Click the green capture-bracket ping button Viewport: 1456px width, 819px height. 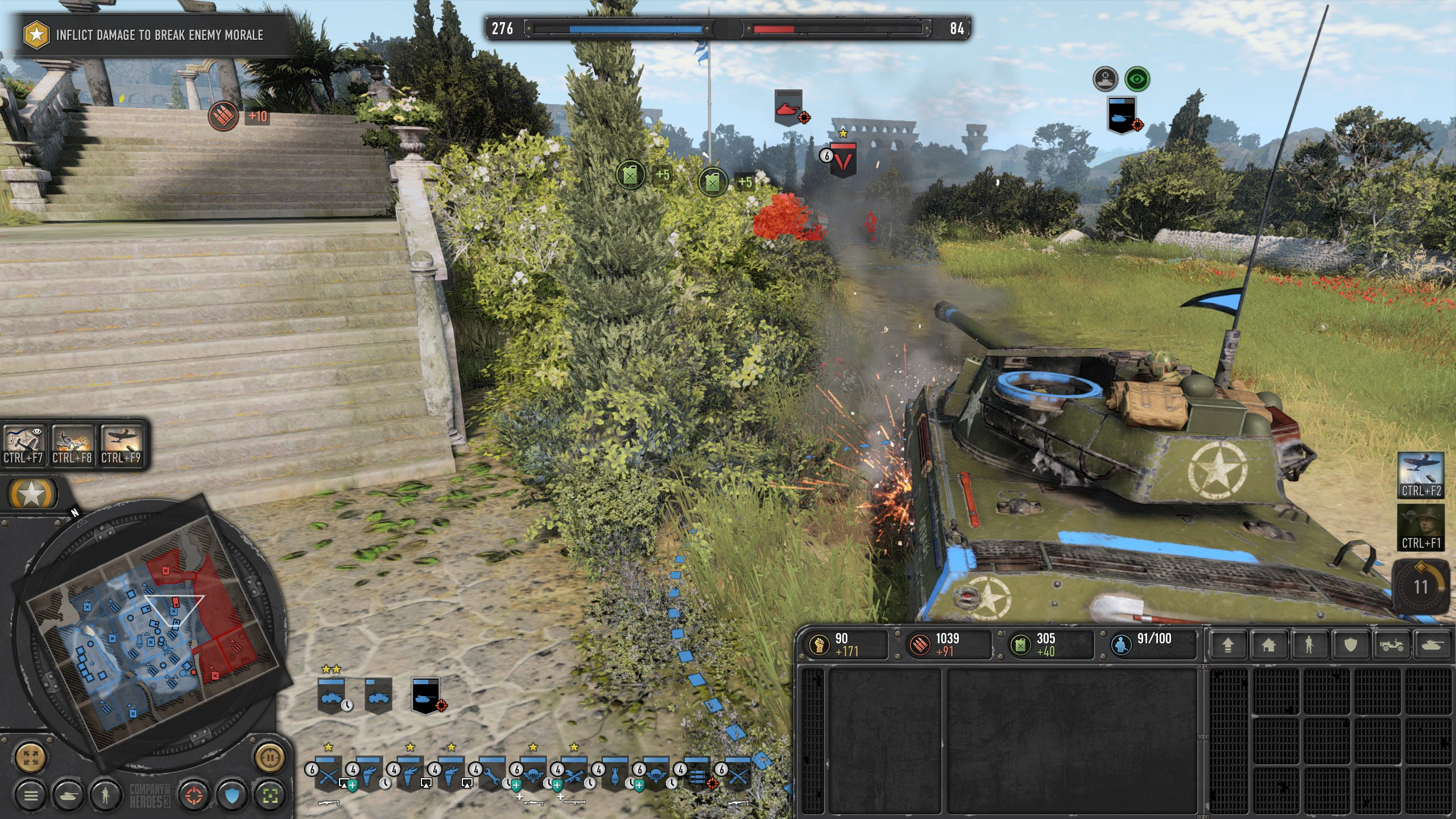pos(270,795)
